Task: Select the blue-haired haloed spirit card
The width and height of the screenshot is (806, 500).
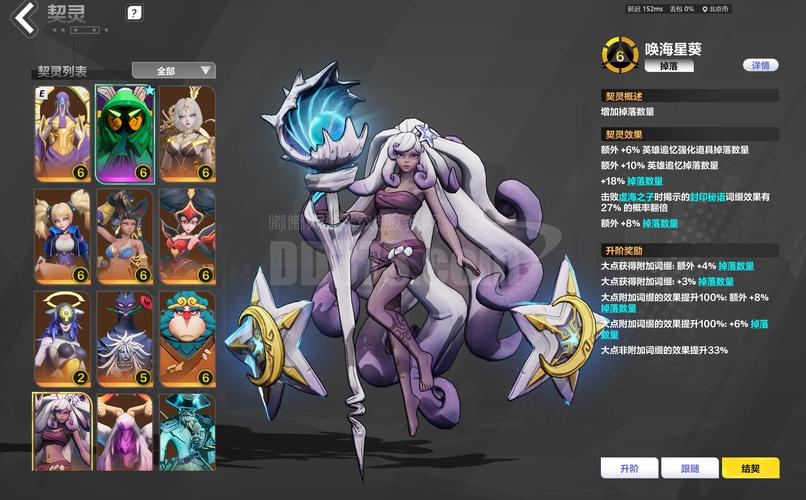Action: [x=62, y=338]
